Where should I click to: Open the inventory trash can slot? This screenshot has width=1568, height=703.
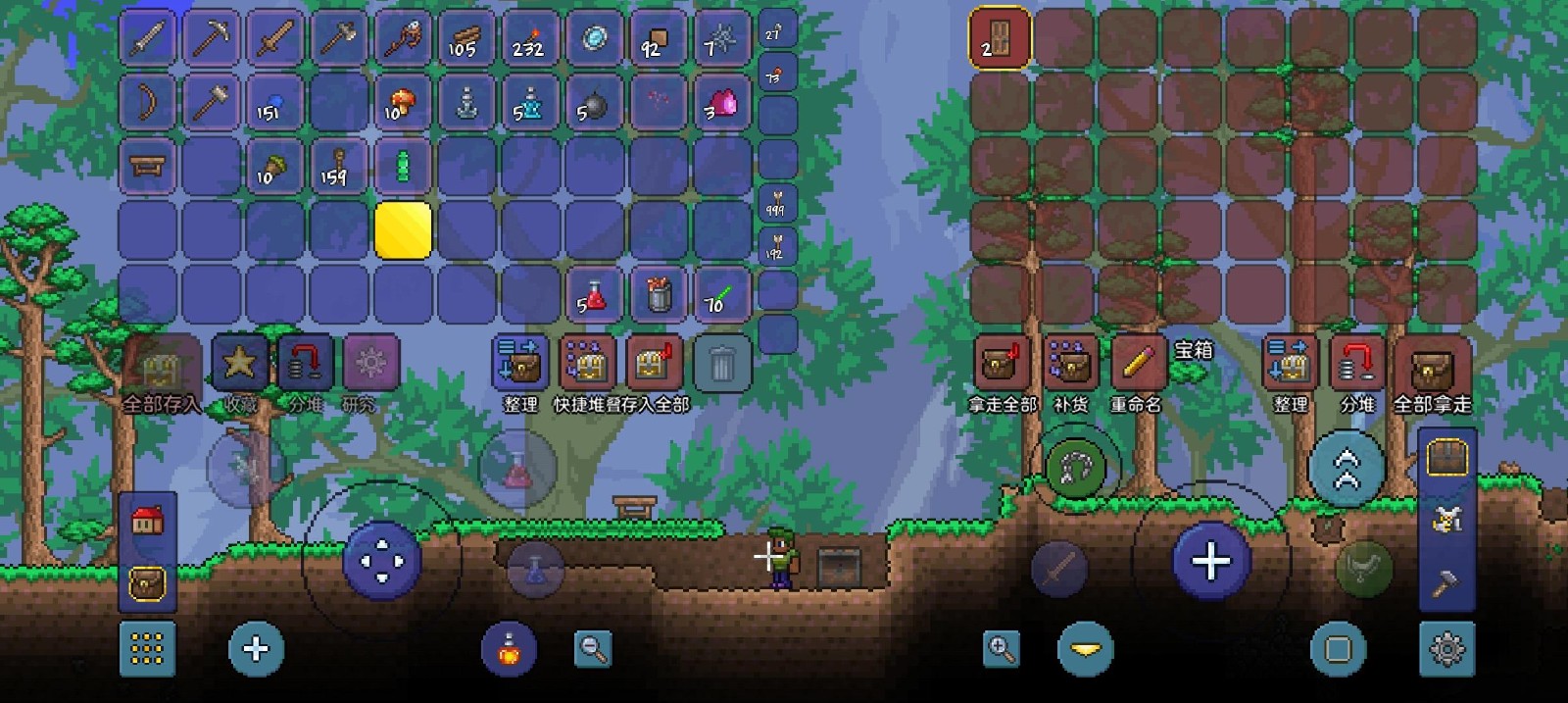(x=722, y=365)
